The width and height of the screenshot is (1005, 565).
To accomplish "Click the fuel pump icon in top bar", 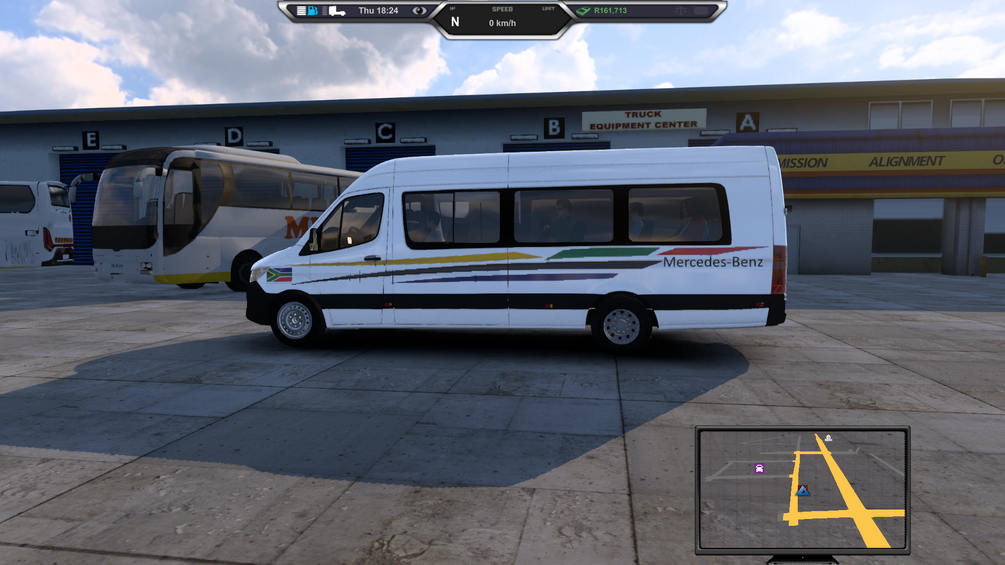I will point(313,11).
